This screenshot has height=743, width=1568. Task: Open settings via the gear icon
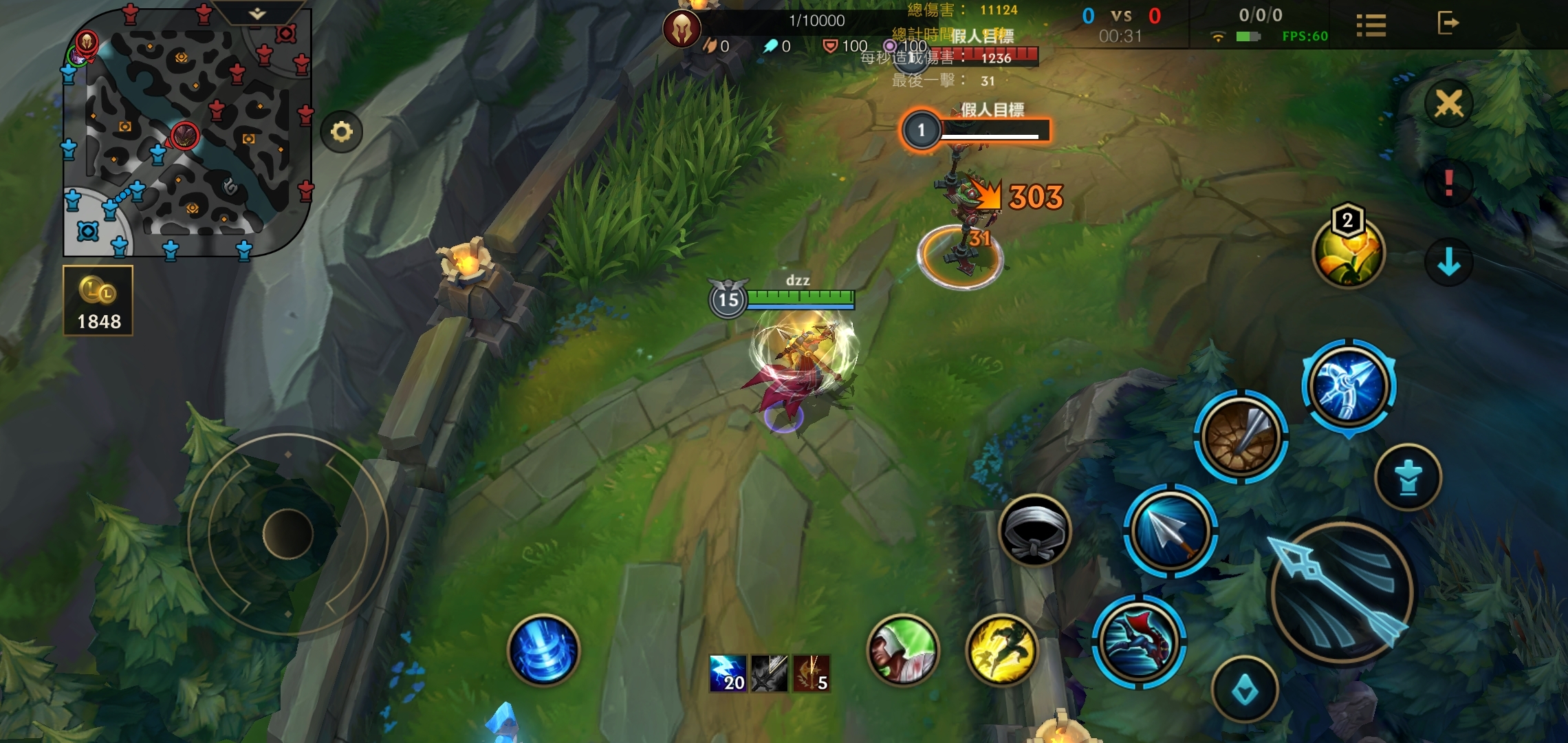coord(341,131)
